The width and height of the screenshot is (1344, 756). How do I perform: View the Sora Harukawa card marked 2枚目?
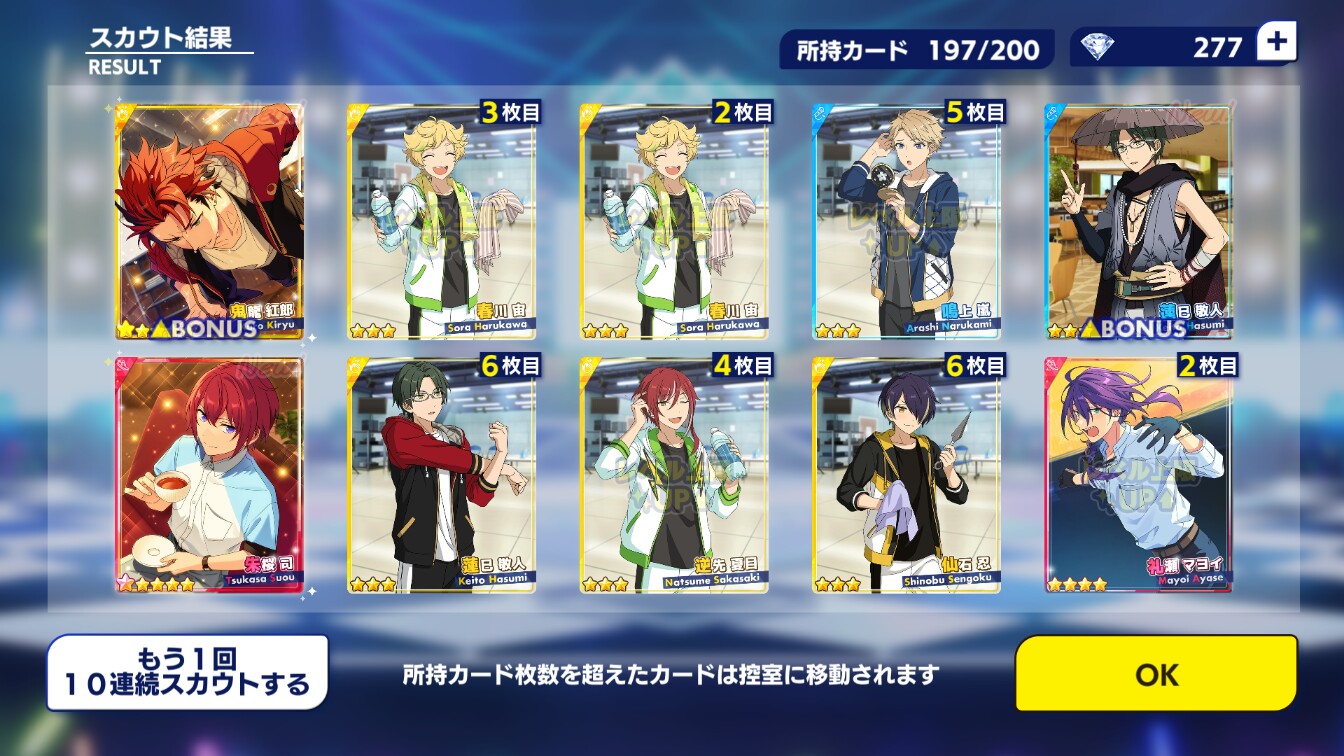[674, 222]
